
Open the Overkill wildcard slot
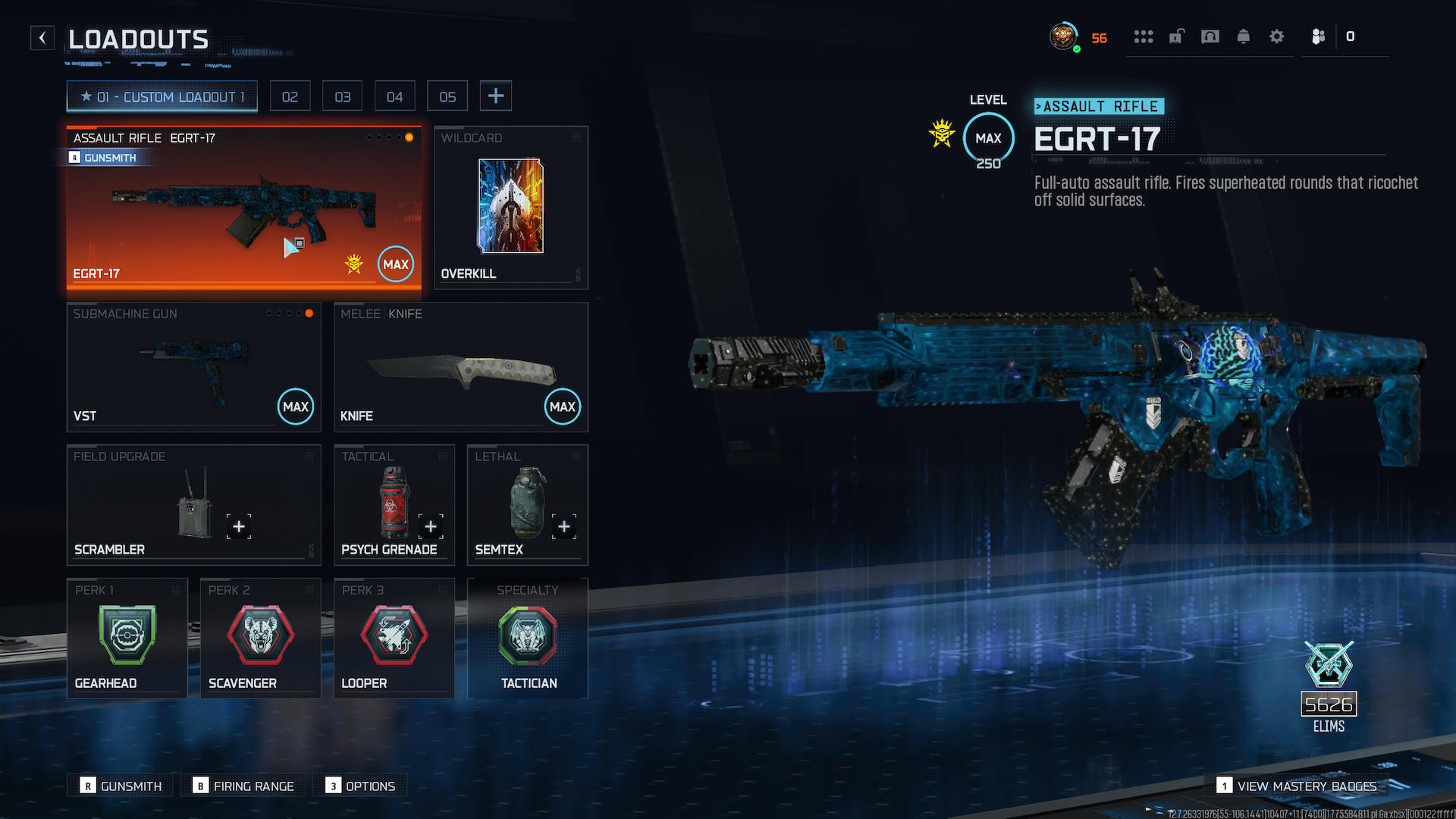click(x=510, y=208)
